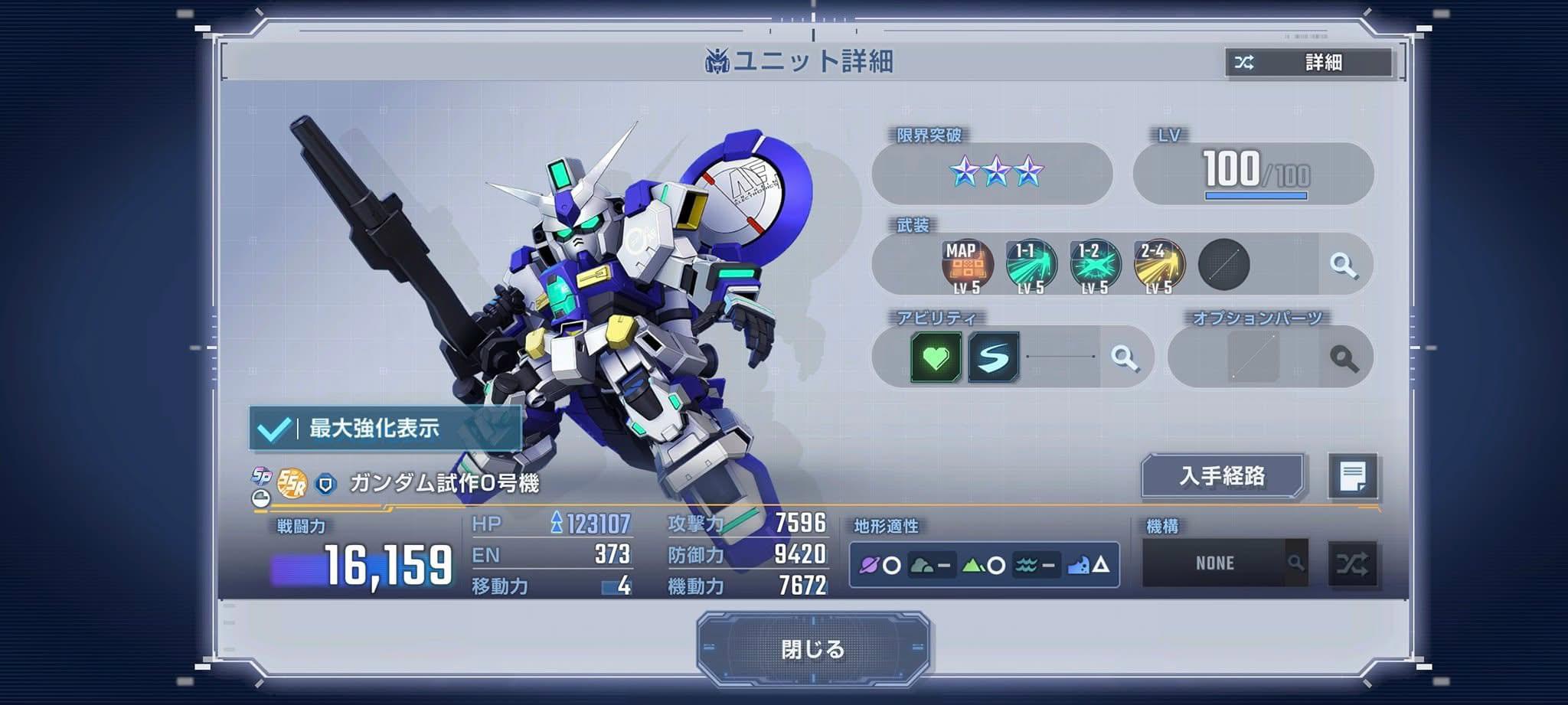Select the yellow 2-4 range weapon icon

coord(1158,266)
